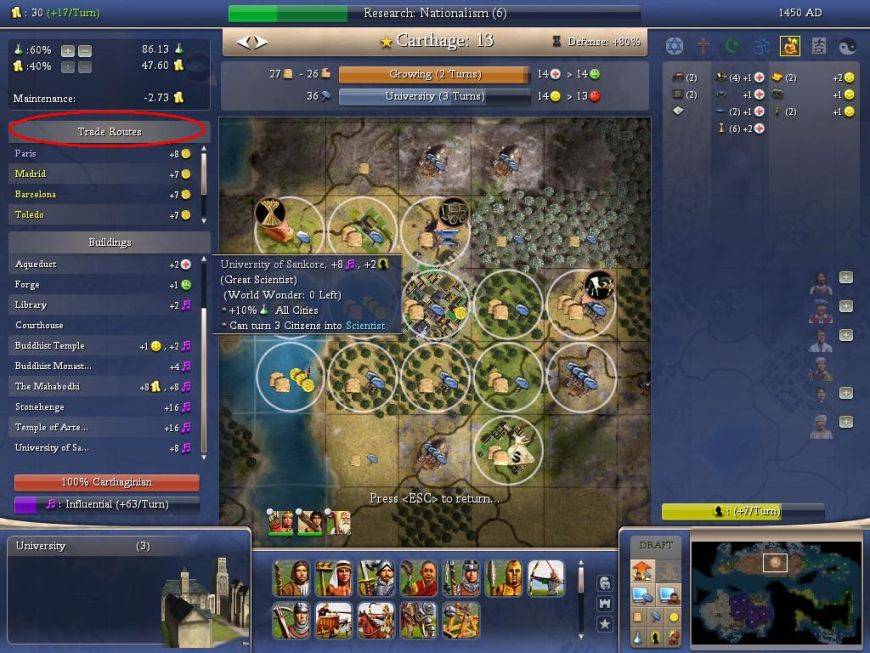Open the Trade Routes panel header
Image resolution: width=870 pixels, height=653 pixels.
coord(109,131)
